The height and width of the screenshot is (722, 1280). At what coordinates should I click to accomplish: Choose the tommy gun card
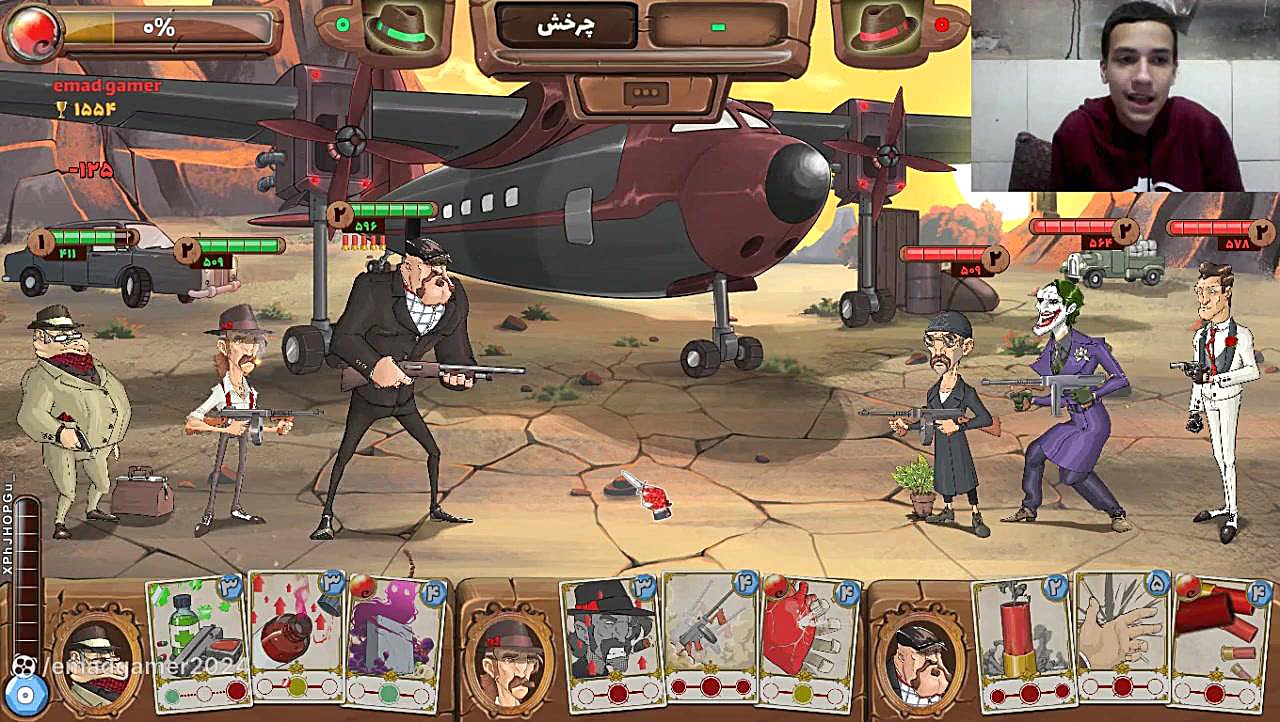[710, 638]
